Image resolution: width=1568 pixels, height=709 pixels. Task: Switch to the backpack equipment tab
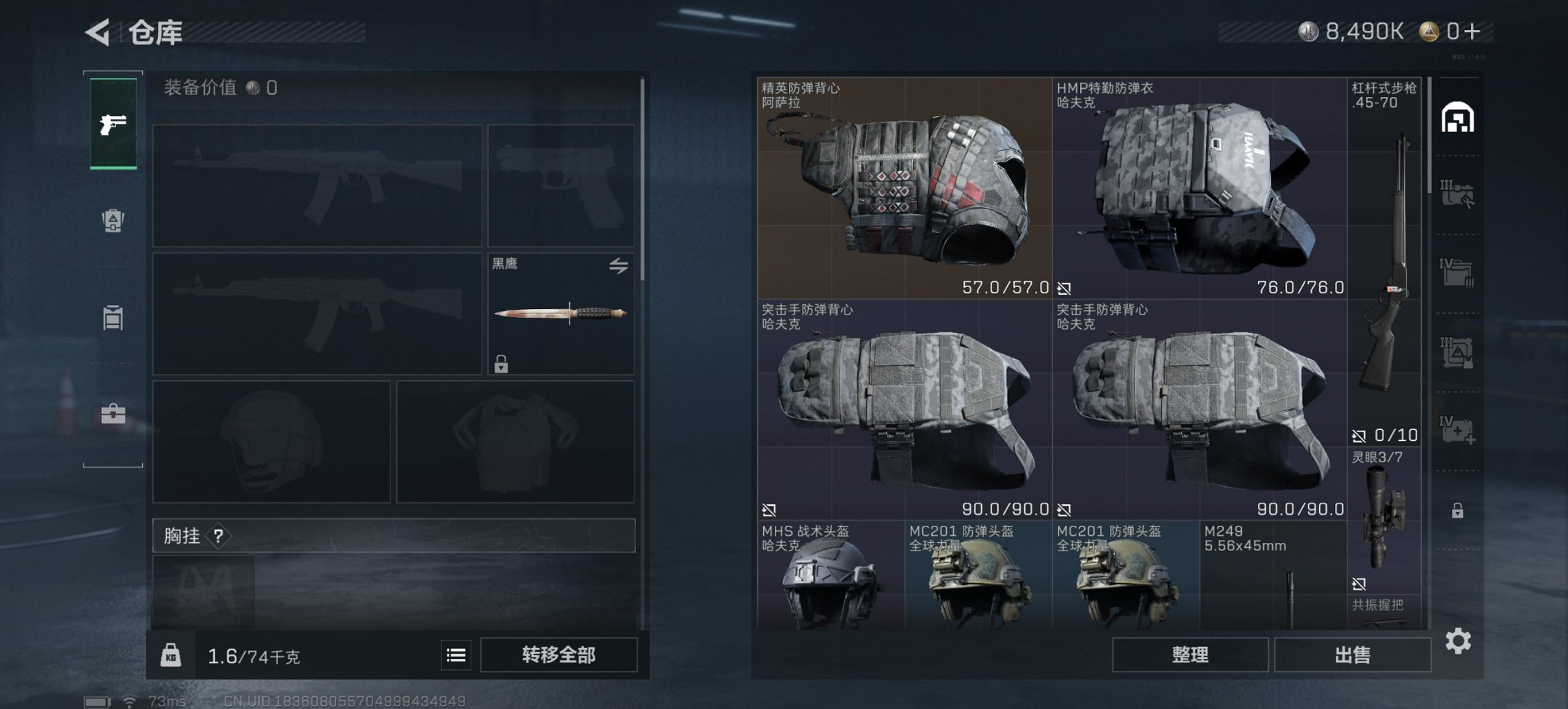tap(113, 220)
